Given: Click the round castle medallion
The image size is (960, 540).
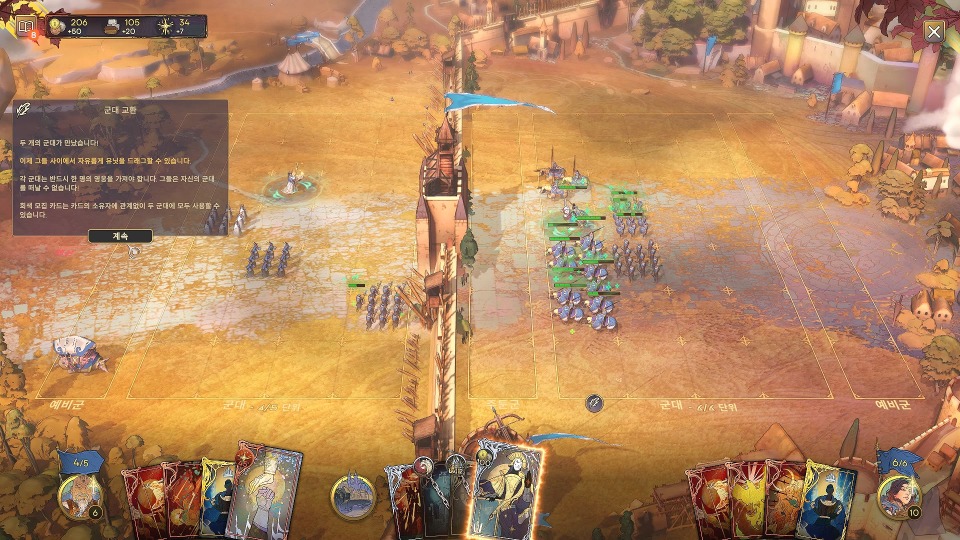Looking at the screenshot, I should tap(353, 496).
